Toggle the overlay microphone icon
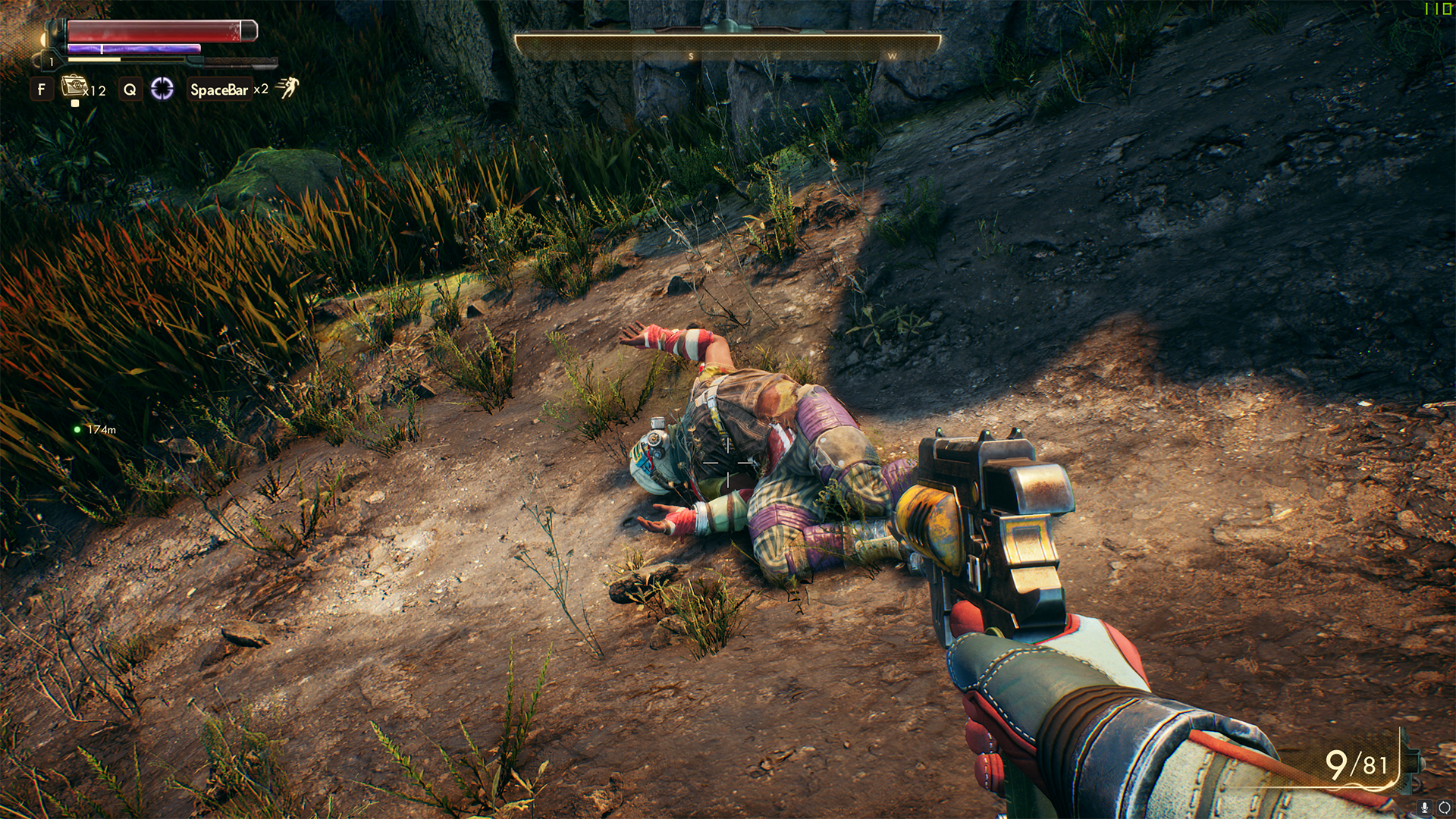Screen dimensions: 1456x819 (x=1425, y=808)
